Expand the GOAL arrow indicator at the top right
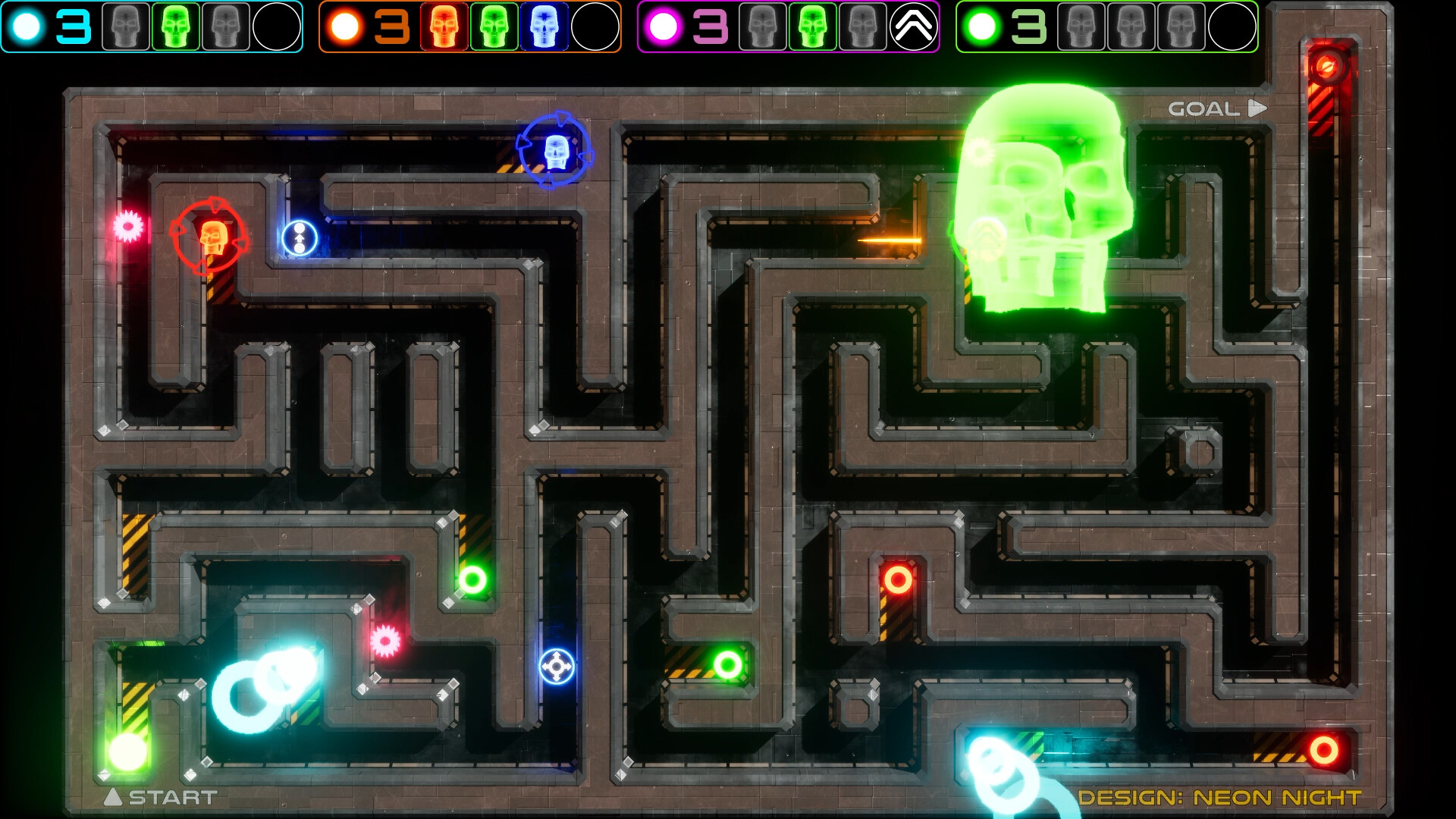 (x=1256, y=108)
